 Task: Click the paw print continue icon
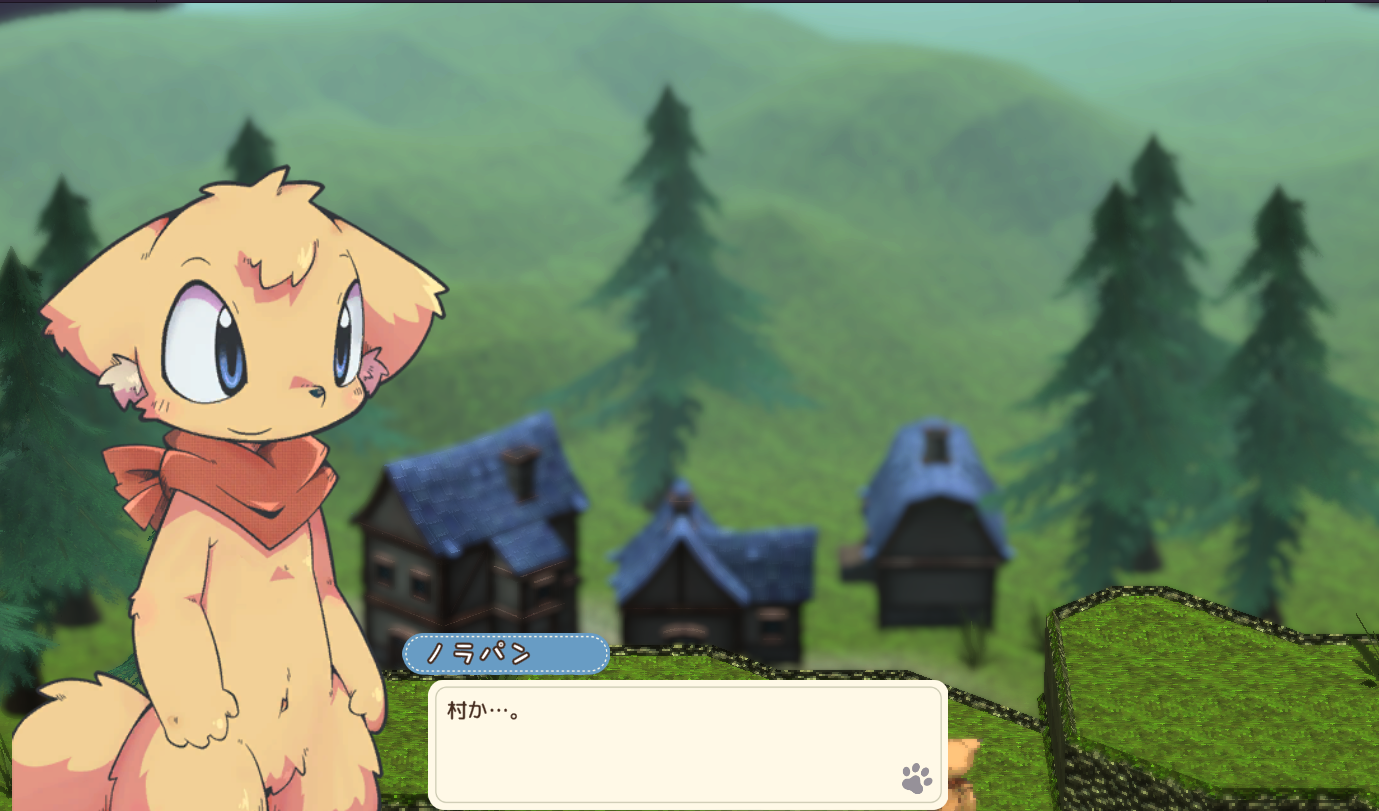coord(916,778)
